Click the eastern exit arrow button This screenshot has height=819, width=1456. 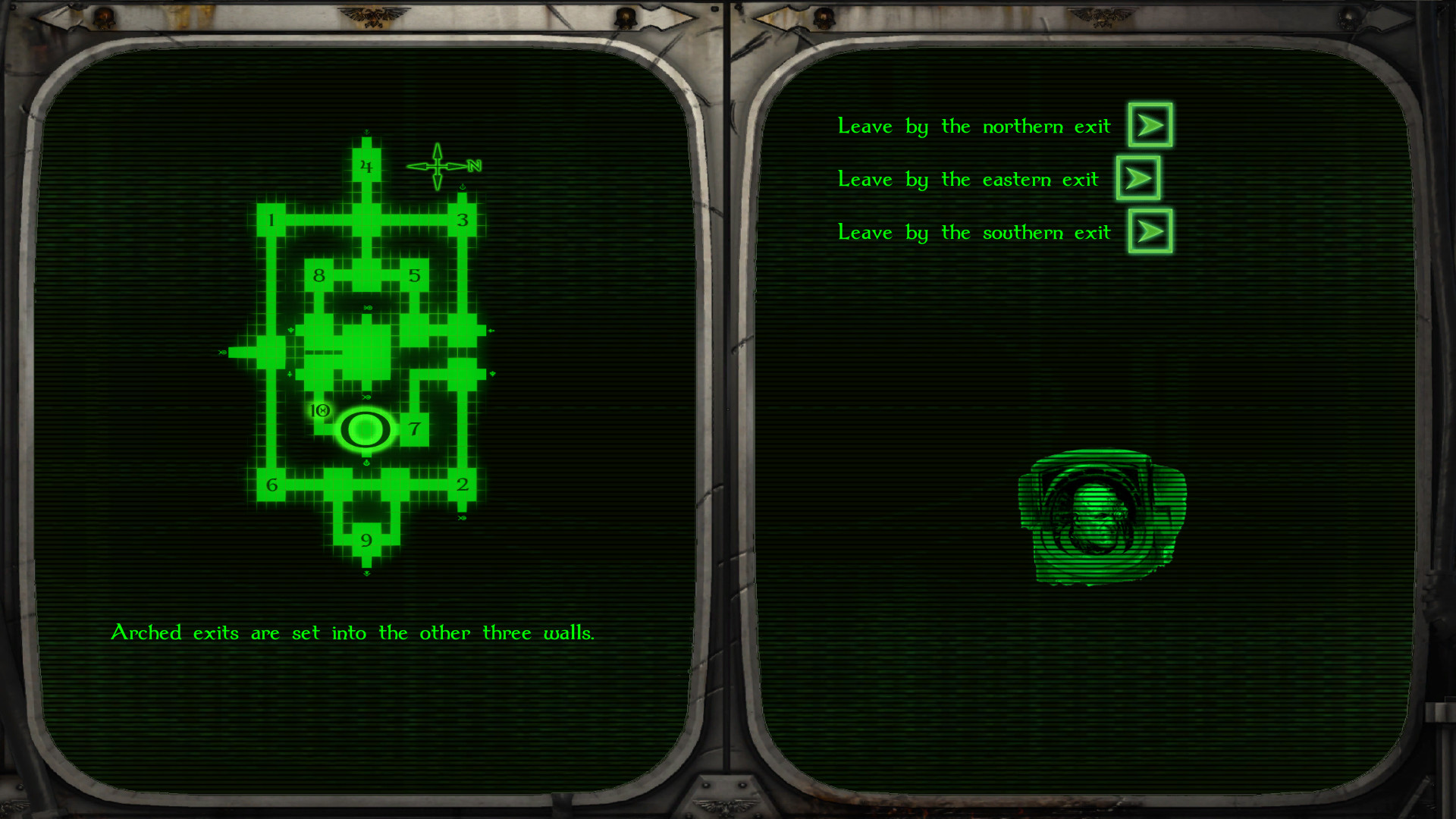tap(1137, 179)
